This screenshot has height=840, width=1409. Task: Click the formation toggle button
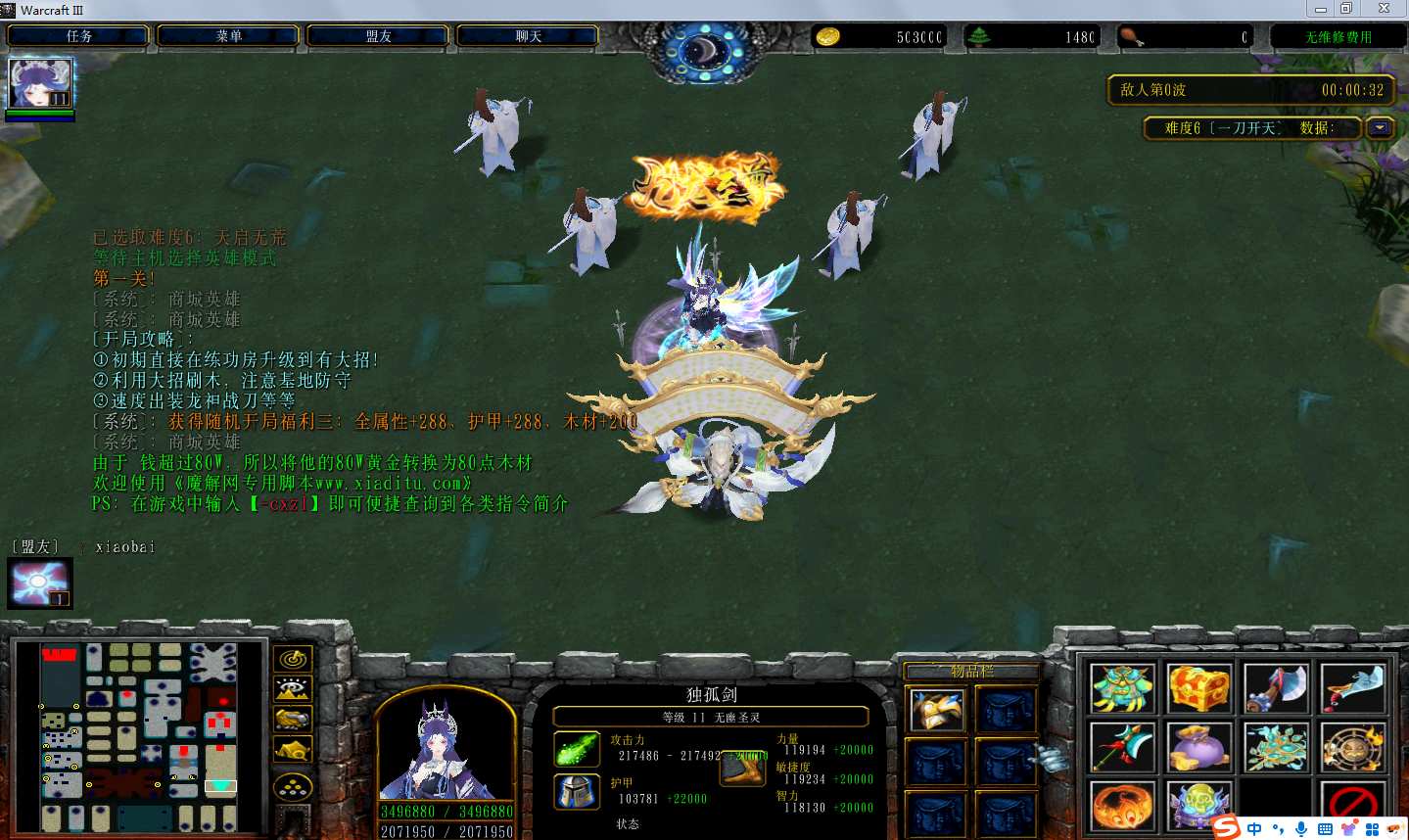(293, 787)
